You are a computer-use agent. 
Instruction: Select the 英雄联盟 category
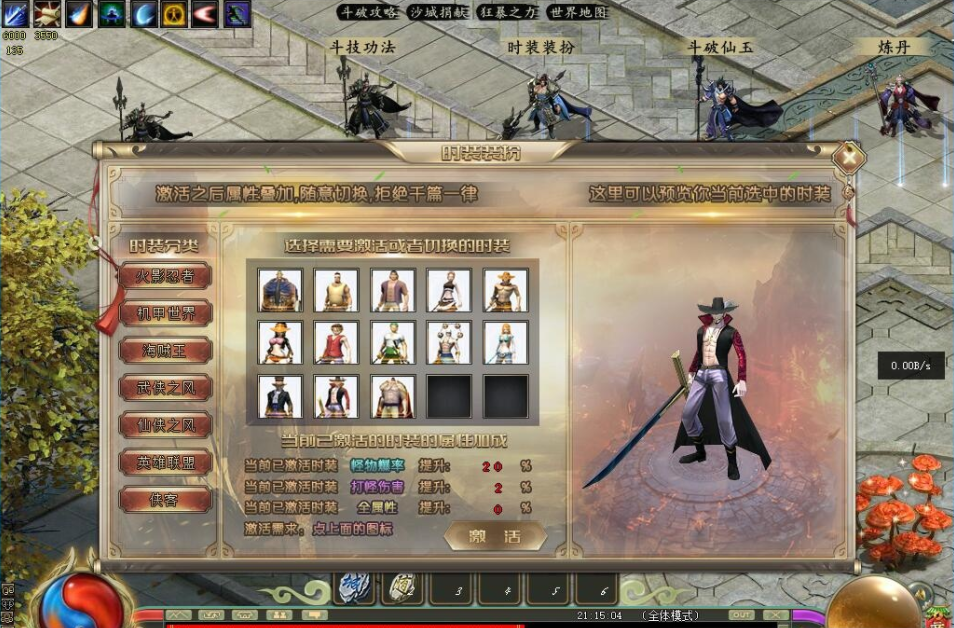(165, 462)
